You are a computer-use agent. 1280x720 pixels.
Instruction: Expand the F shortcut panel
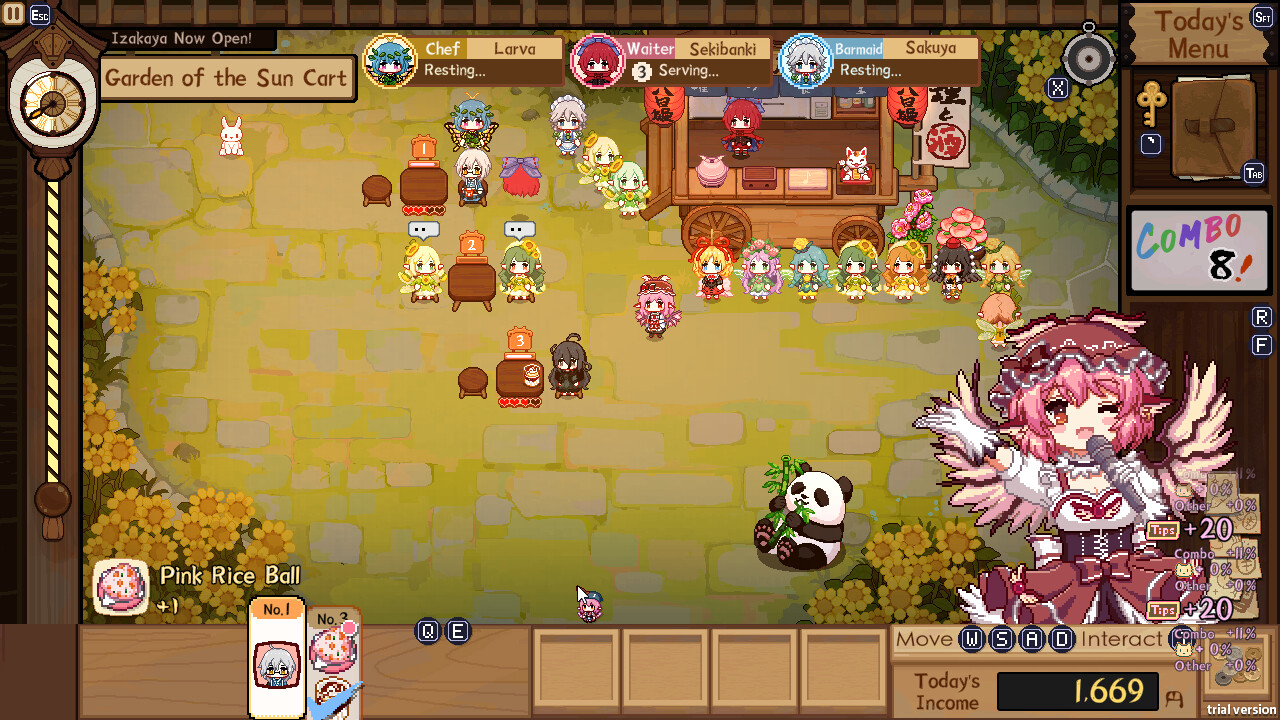click(x=1260, y=345)
